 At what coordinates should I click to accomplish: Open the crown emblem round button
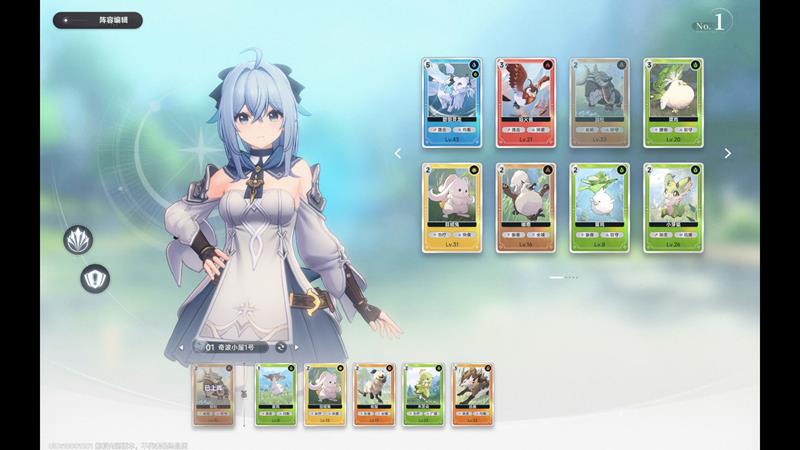point(77,239)
